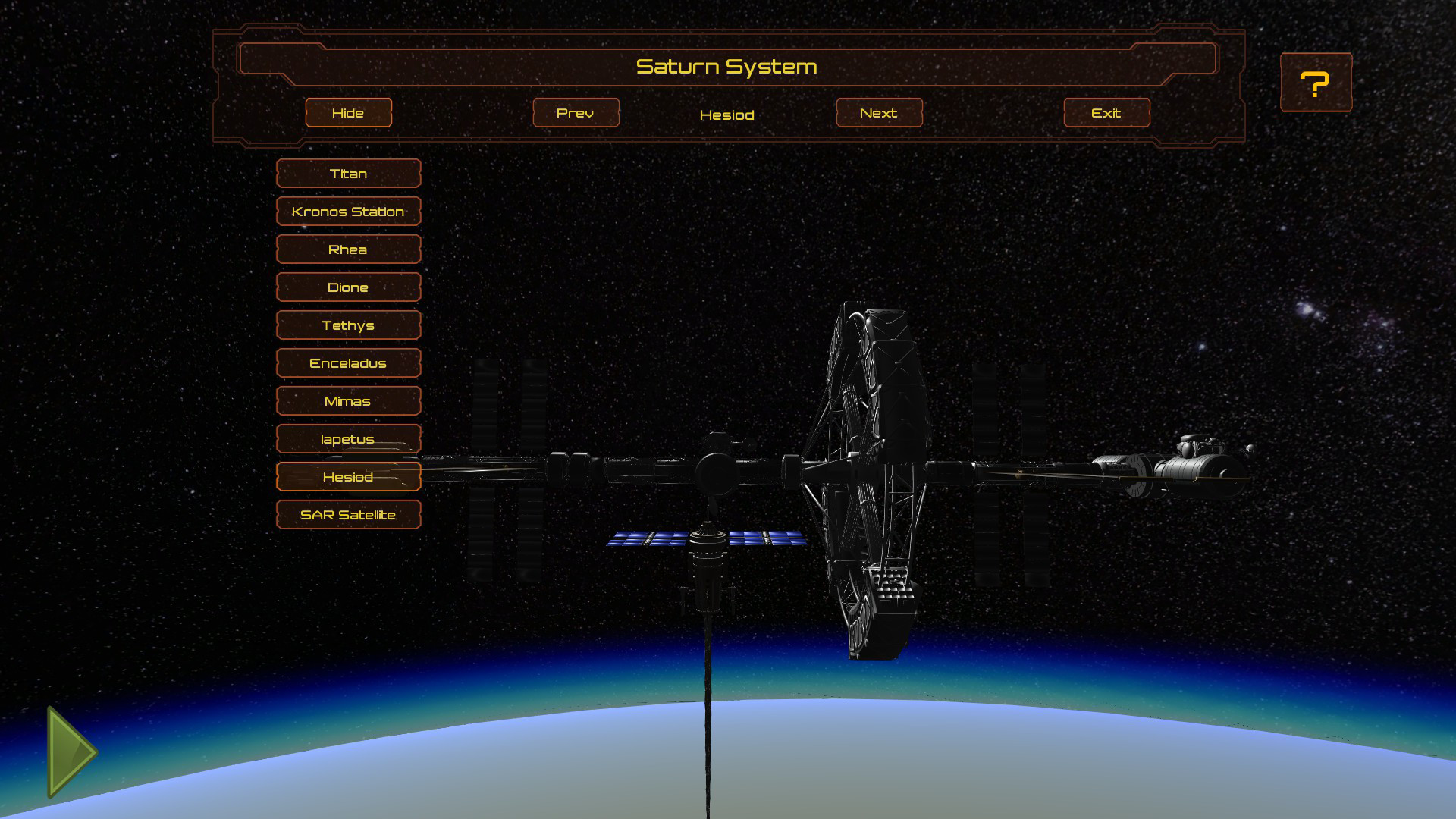
Task: Select Titan from the location list
Action: pyautogui.click(x=348, y=174)
